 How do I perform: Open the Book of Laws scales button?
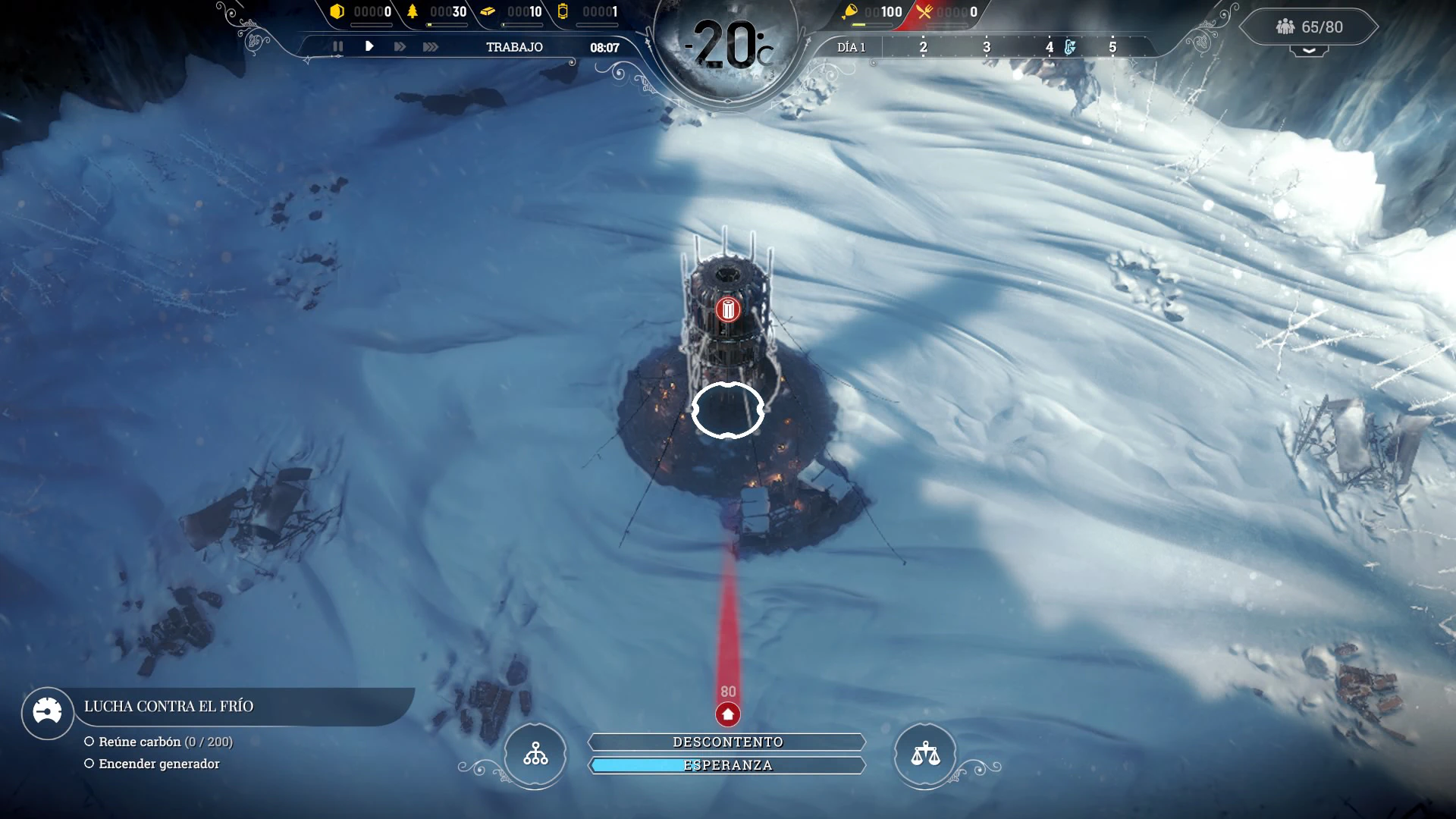925,755
